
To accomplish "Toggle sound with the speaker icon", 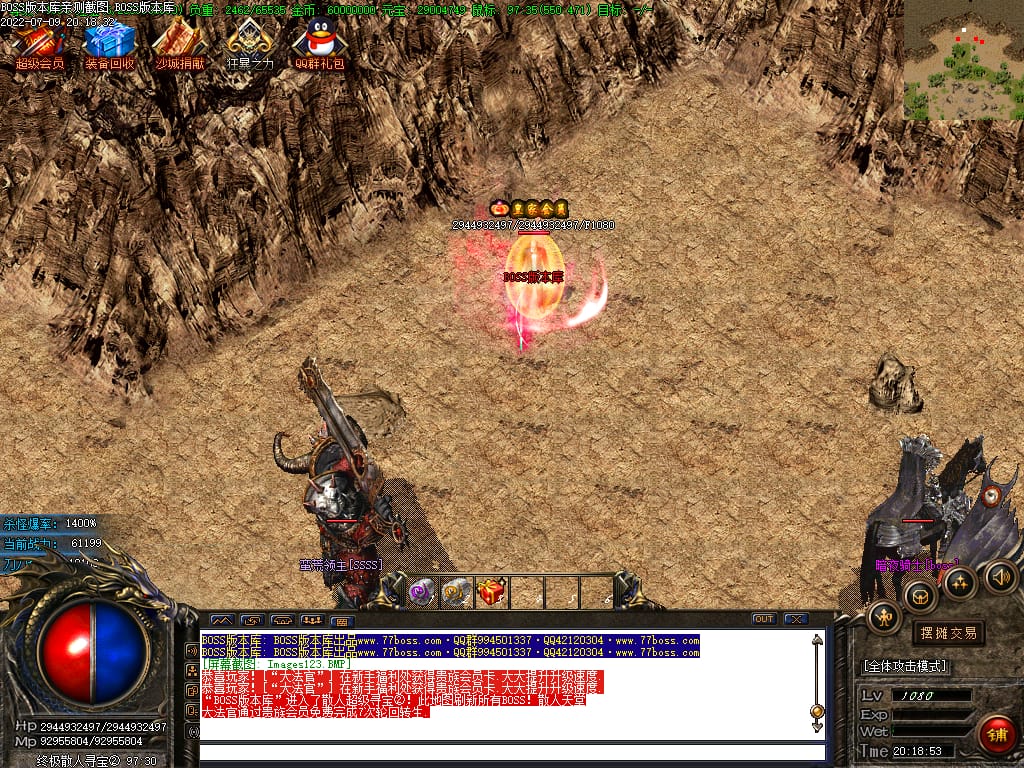I will click(x=1001, y=576).
